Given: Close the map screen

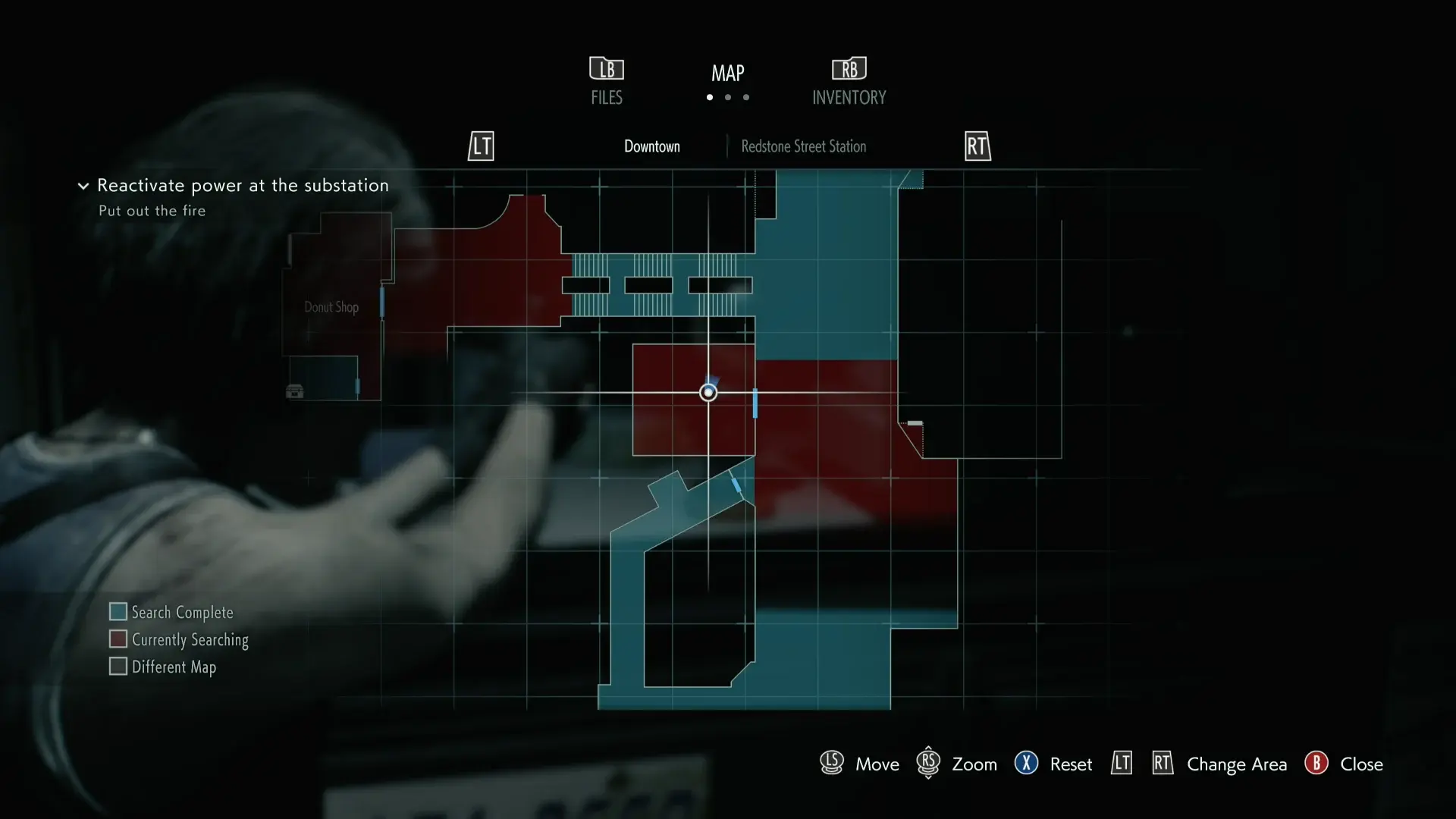Looking at the screenshot, I should tap(1344, 764).
